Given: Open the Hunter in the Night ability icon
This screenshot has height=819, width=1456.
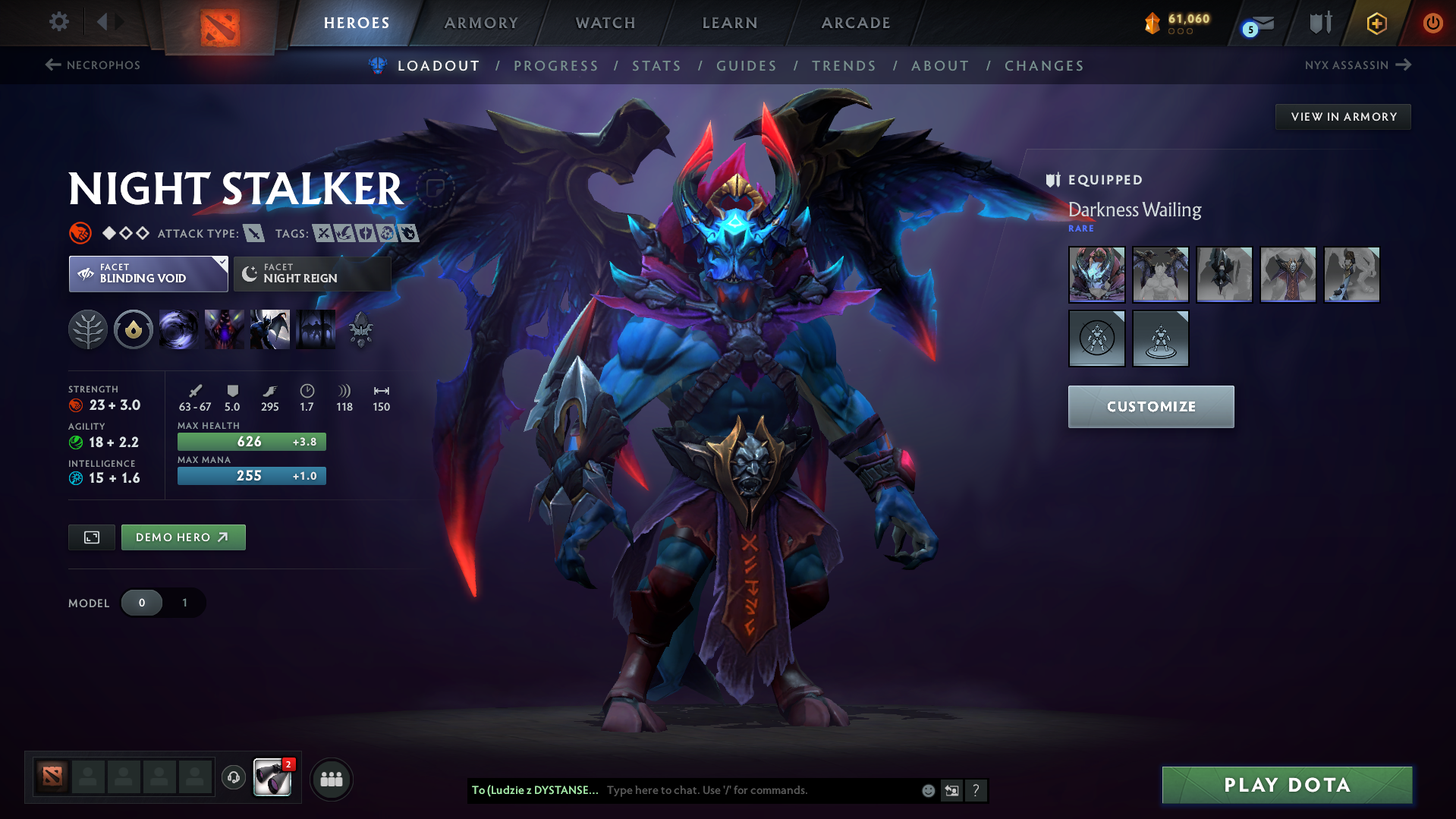Looking at the screenshot, I should [270, 329].
